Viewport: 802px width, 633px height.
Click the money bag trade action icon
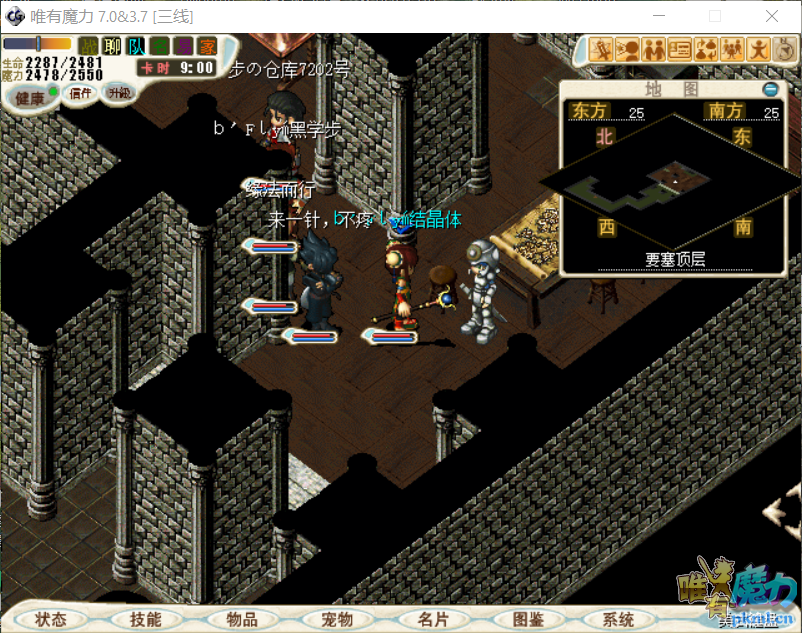707,48
